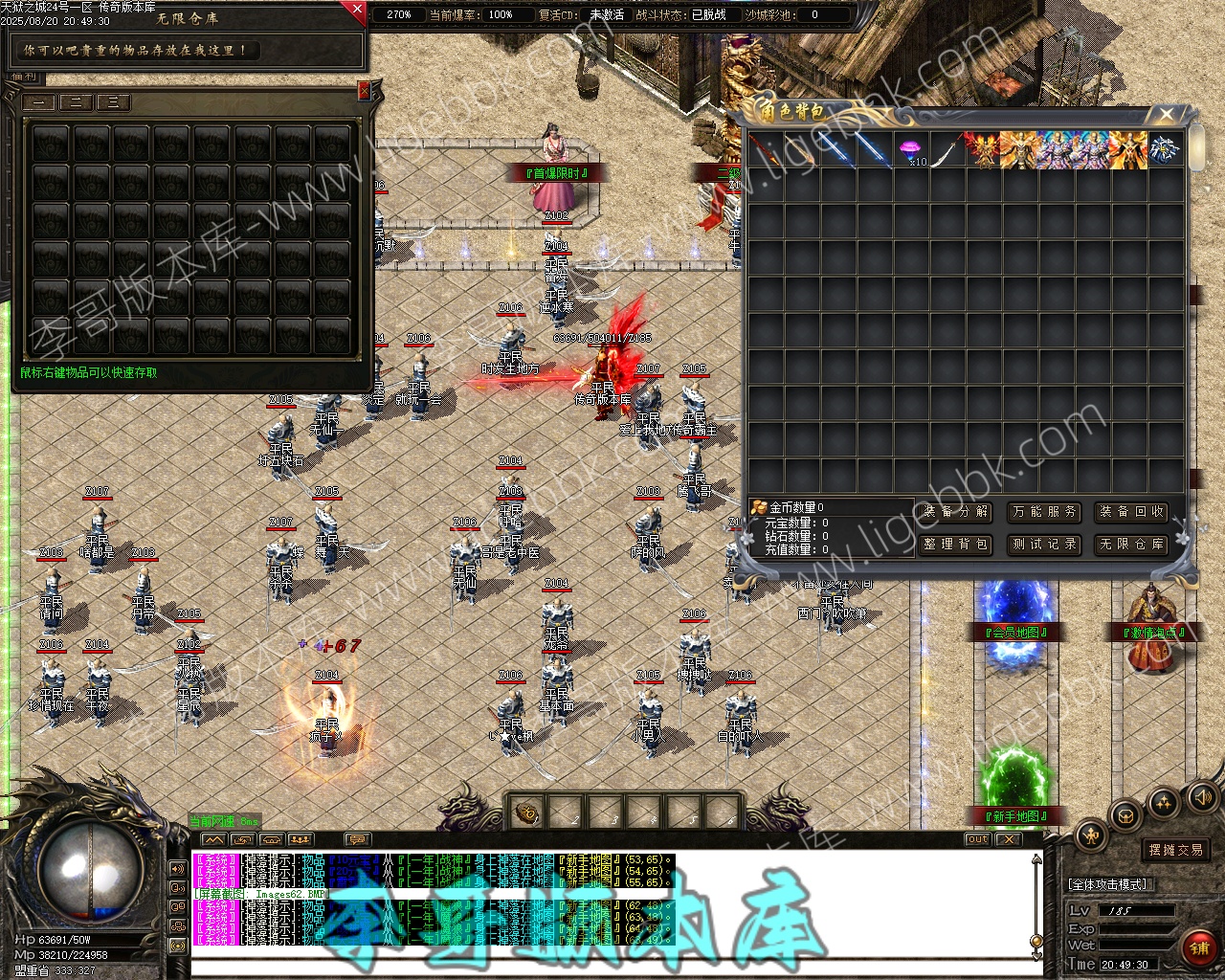Open 无限仓库 from the backpack panel
This screenshot has height=980, width=1225.
coord(1131,544)
